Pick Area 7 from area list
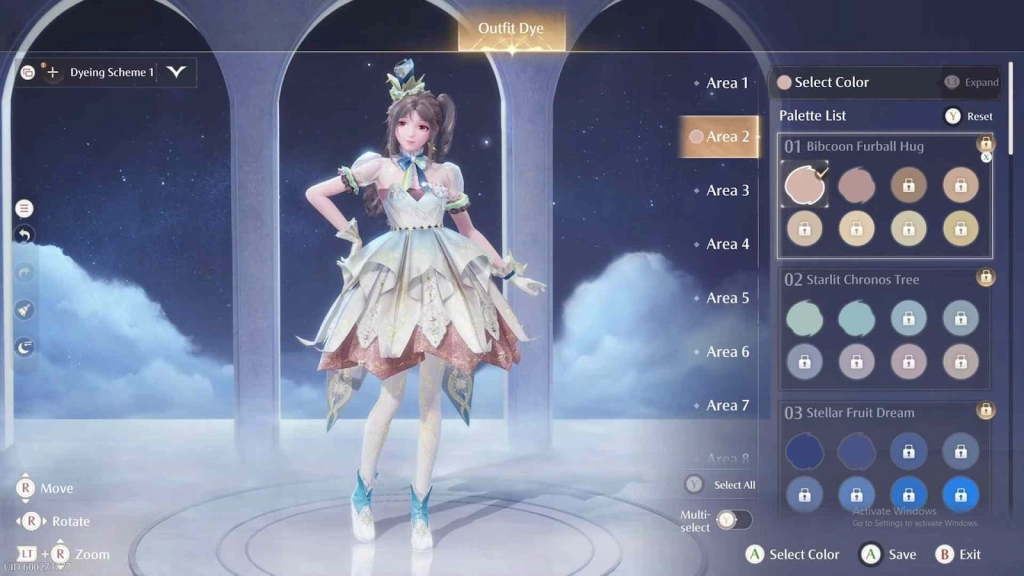1024x576 pixels. click(x=727, y=405)
